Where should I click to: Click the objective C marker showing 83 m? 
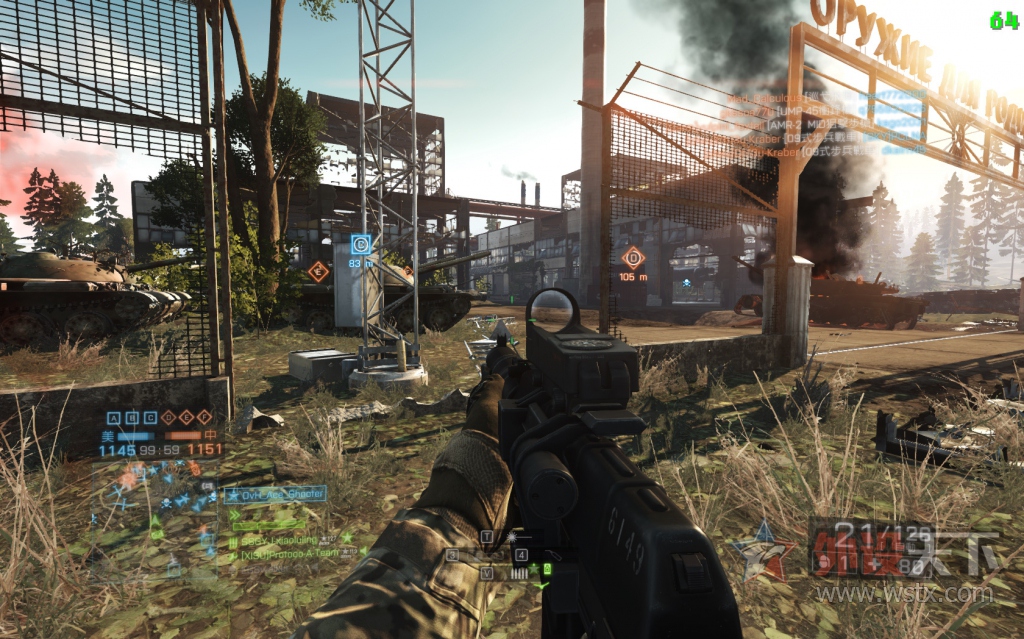pyautogui.click(x=360, y=243)
